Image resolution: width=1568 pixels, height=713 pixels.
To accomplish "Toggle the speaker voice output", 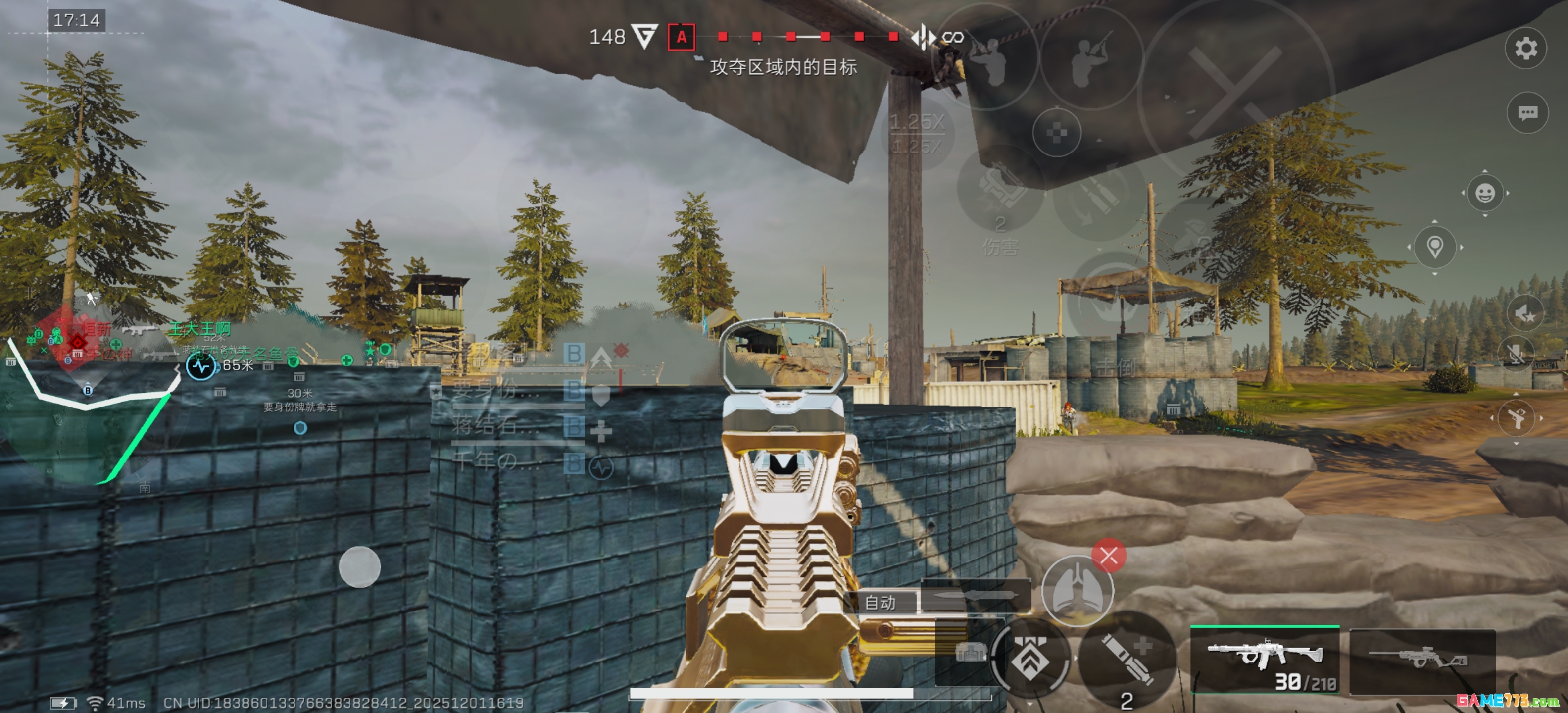I will tap(1524, 314).
